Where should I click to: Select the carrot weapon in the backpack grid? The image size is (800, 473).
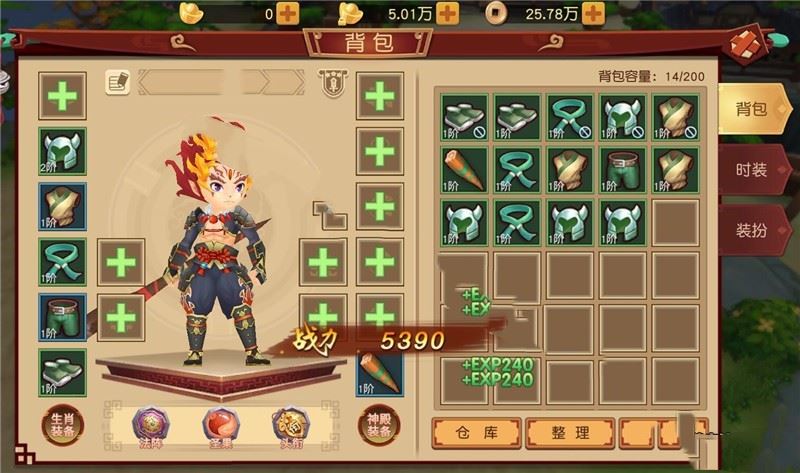click(465, 170)
